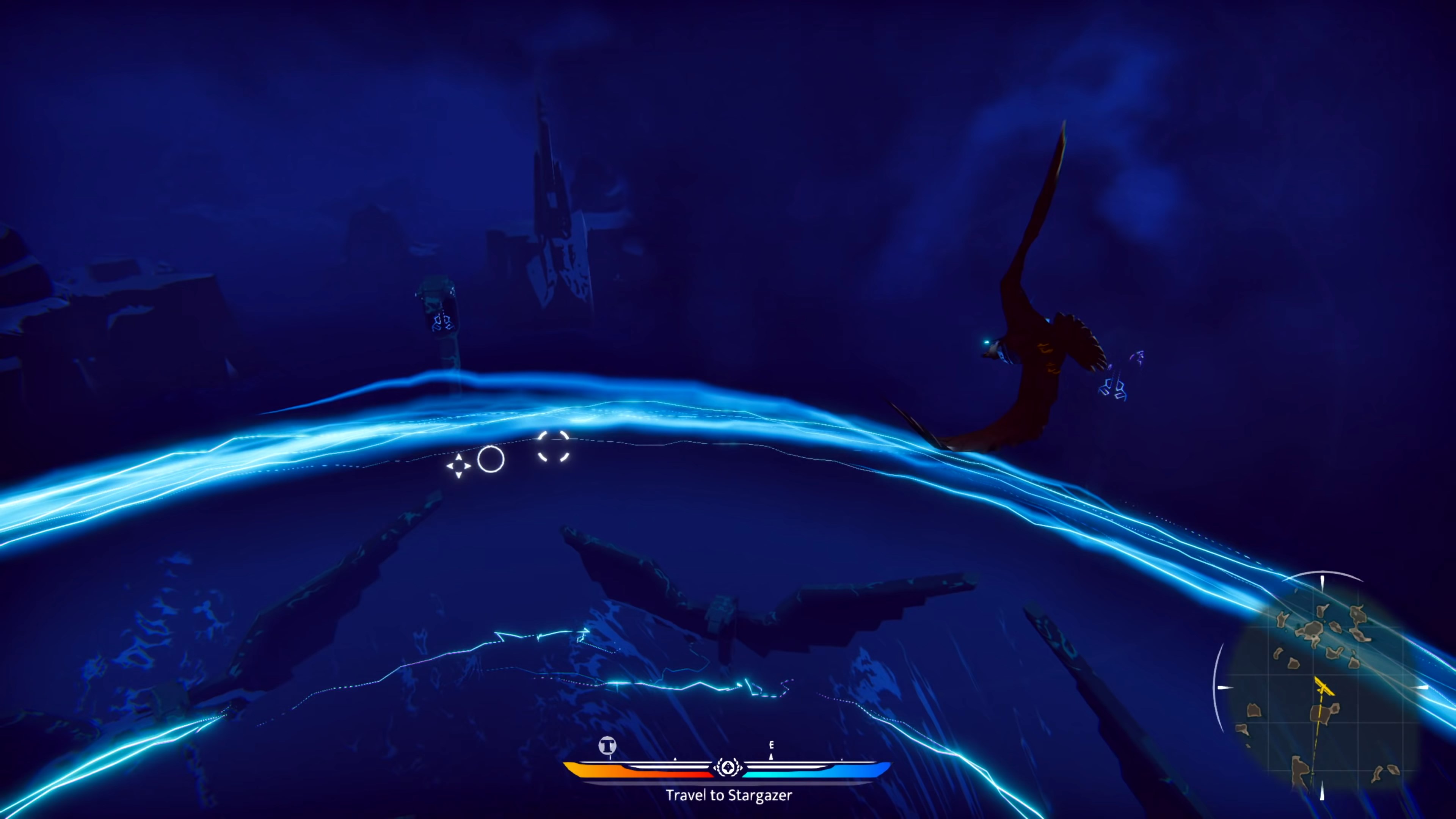
Task: Click the circular targeting reticle at screen center
Action: pyautogui.click(x=490, y=460)
